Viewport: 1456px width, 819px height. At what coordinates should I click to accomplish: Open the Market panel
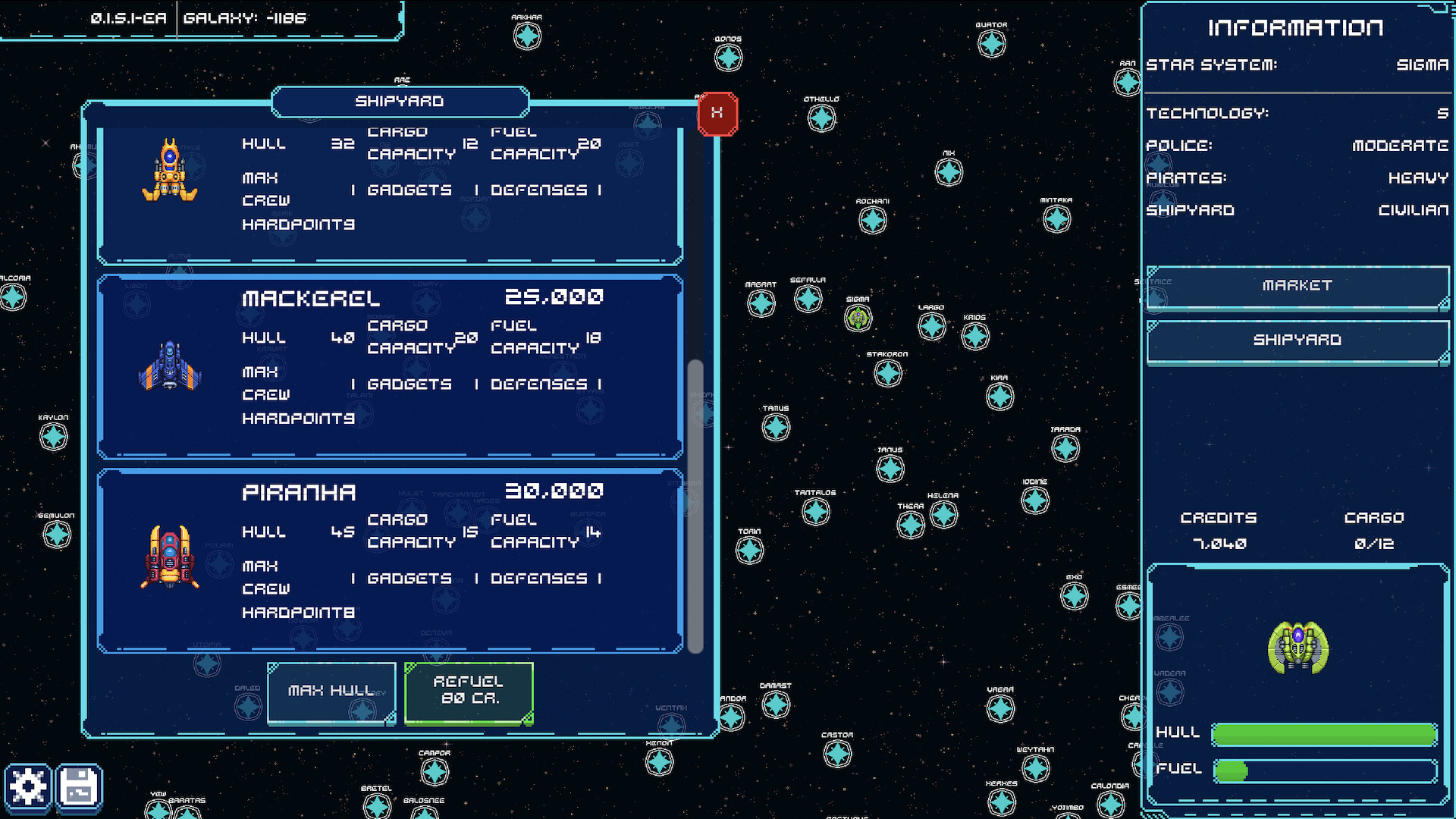click(1297, 286)
